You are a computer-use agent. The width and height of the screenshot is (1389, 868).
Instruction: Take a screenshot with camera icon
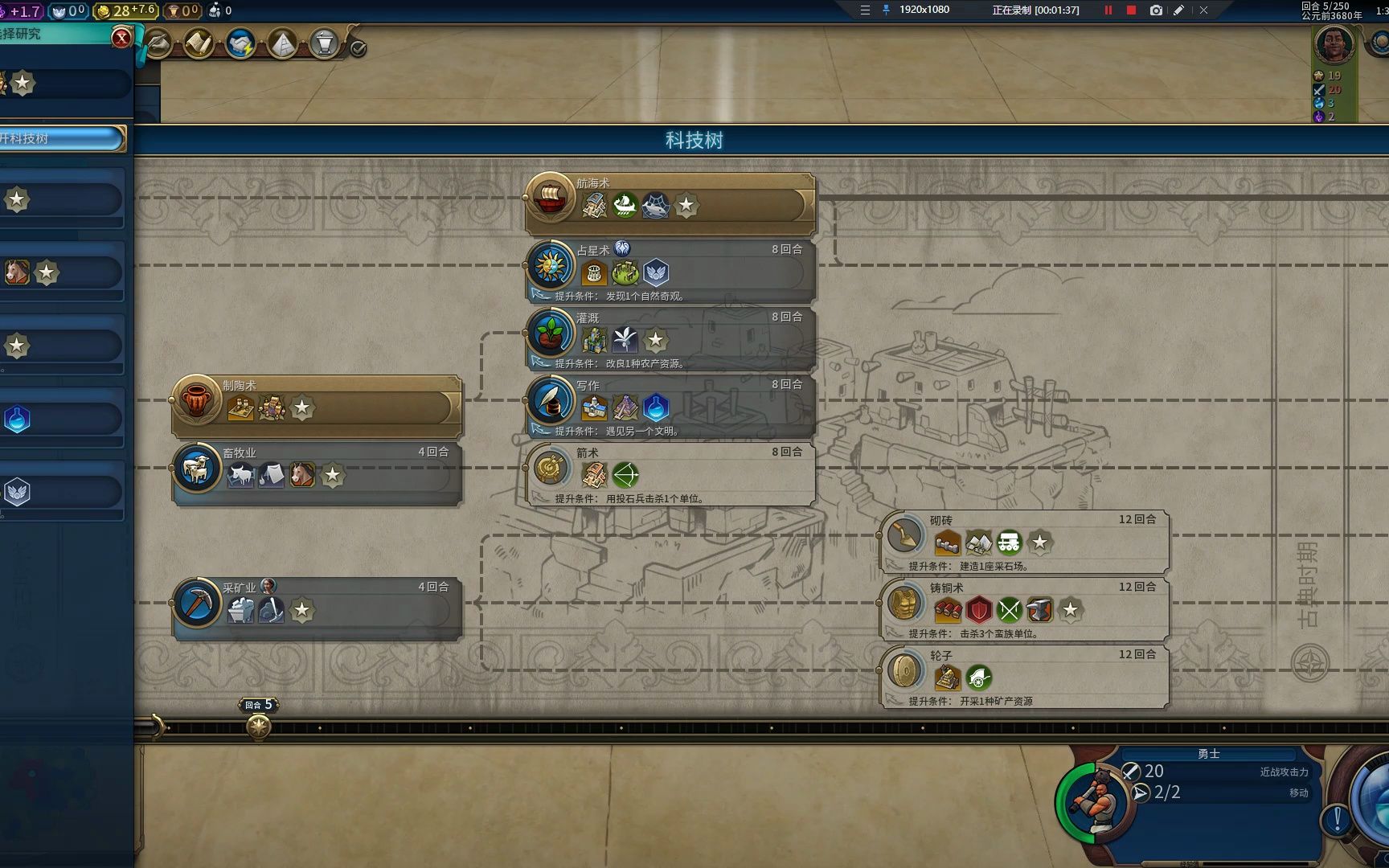[x=1155, y=10]
